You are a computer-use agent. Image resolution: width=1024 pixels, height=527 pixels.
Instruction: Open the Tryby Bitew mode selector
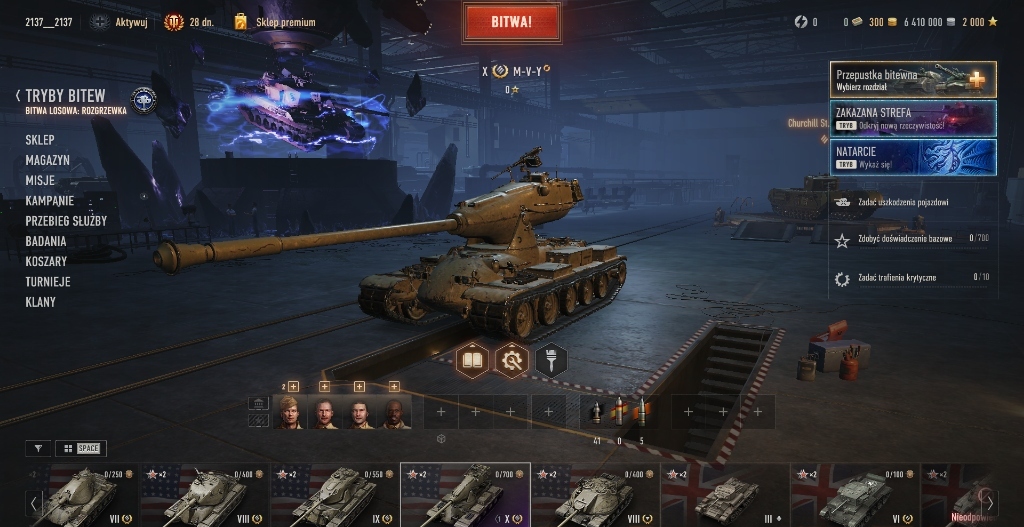click(x=65, y=96)
